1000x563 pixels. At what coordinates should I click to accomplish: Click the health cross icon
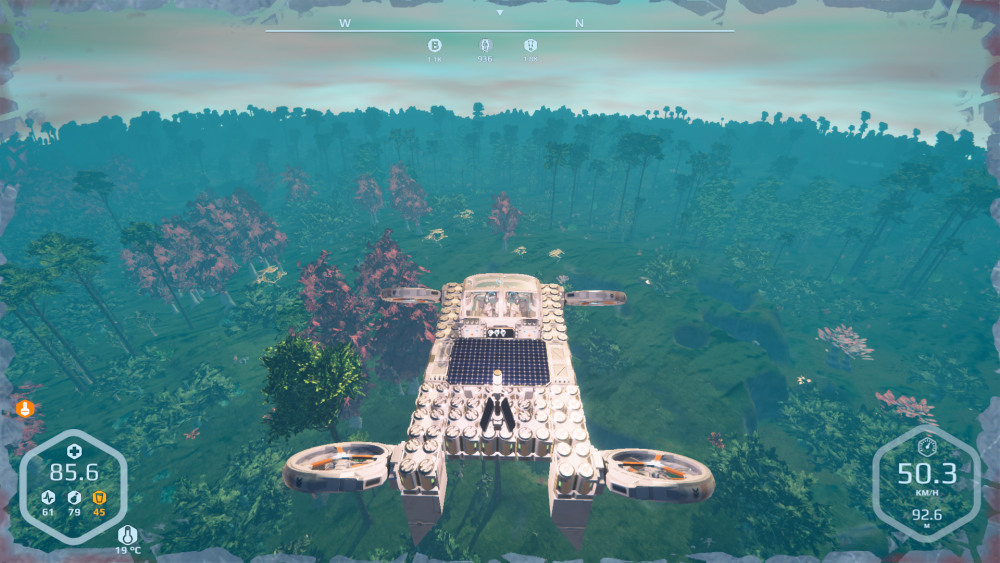click(x=74, y=452)
